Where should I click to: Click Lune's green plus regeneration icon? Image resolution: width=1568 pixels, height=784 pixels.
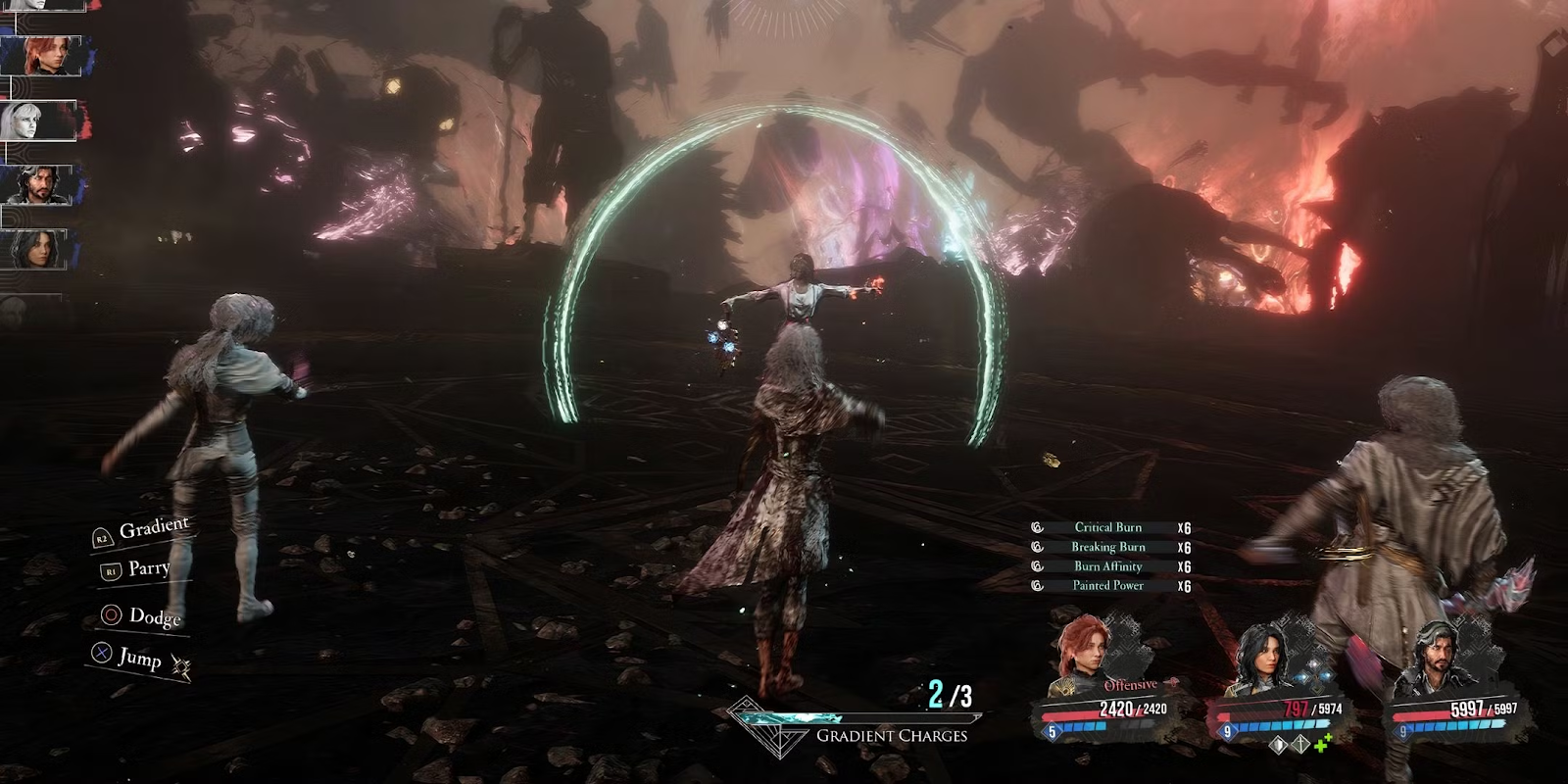coord(1323,744)
